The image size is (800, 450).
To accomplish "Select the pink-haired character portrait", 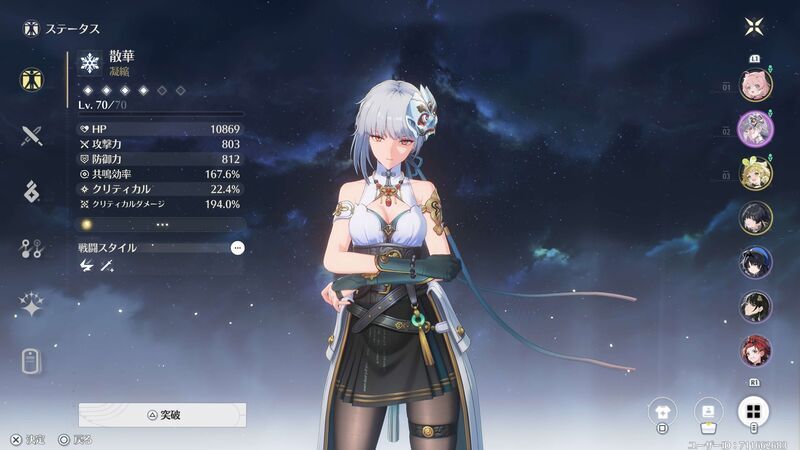I will coord(755,84).
